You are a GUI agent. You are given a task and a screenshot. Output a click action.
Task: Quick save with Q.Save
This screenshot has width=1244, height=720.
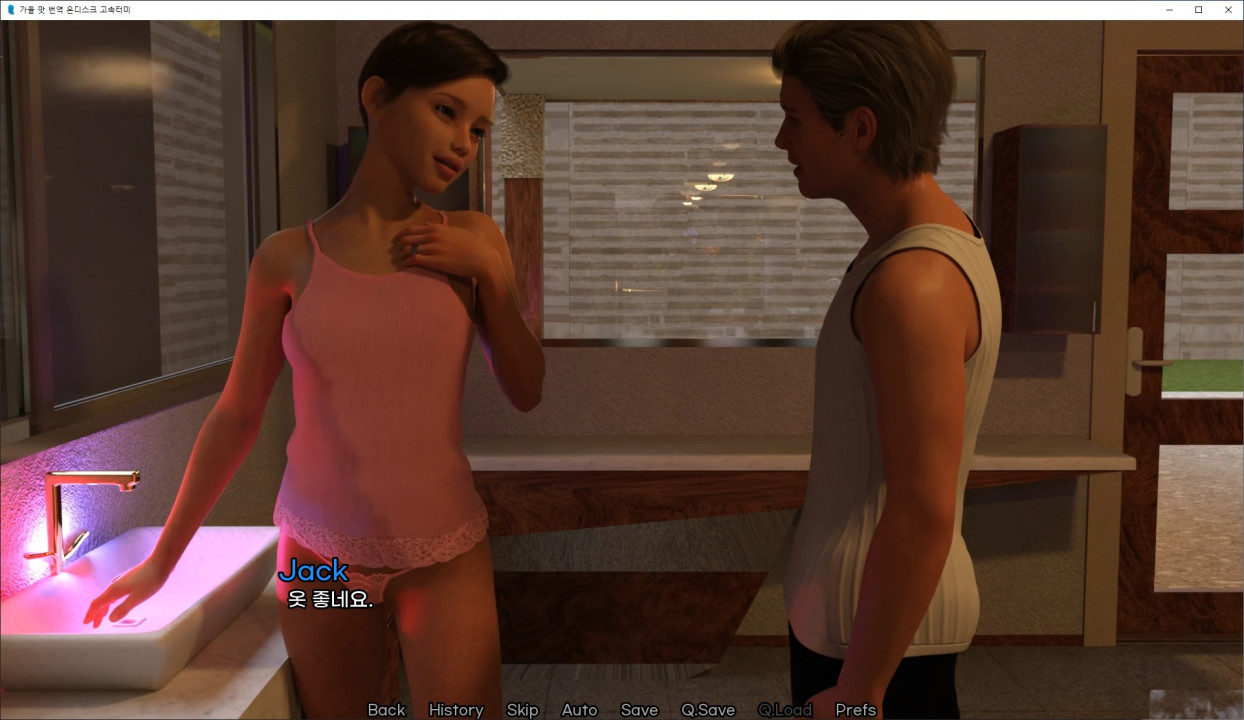click(708, 710)
